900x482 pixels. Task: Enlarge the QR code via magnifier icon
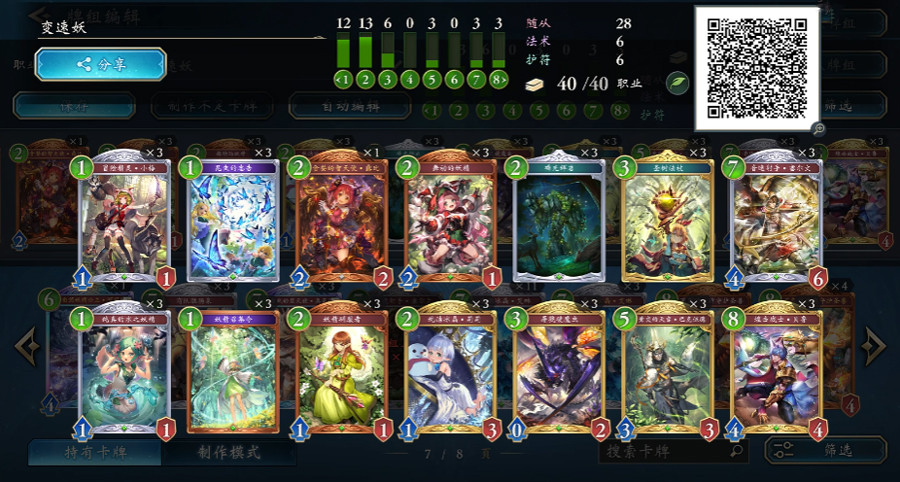point(818,128)
